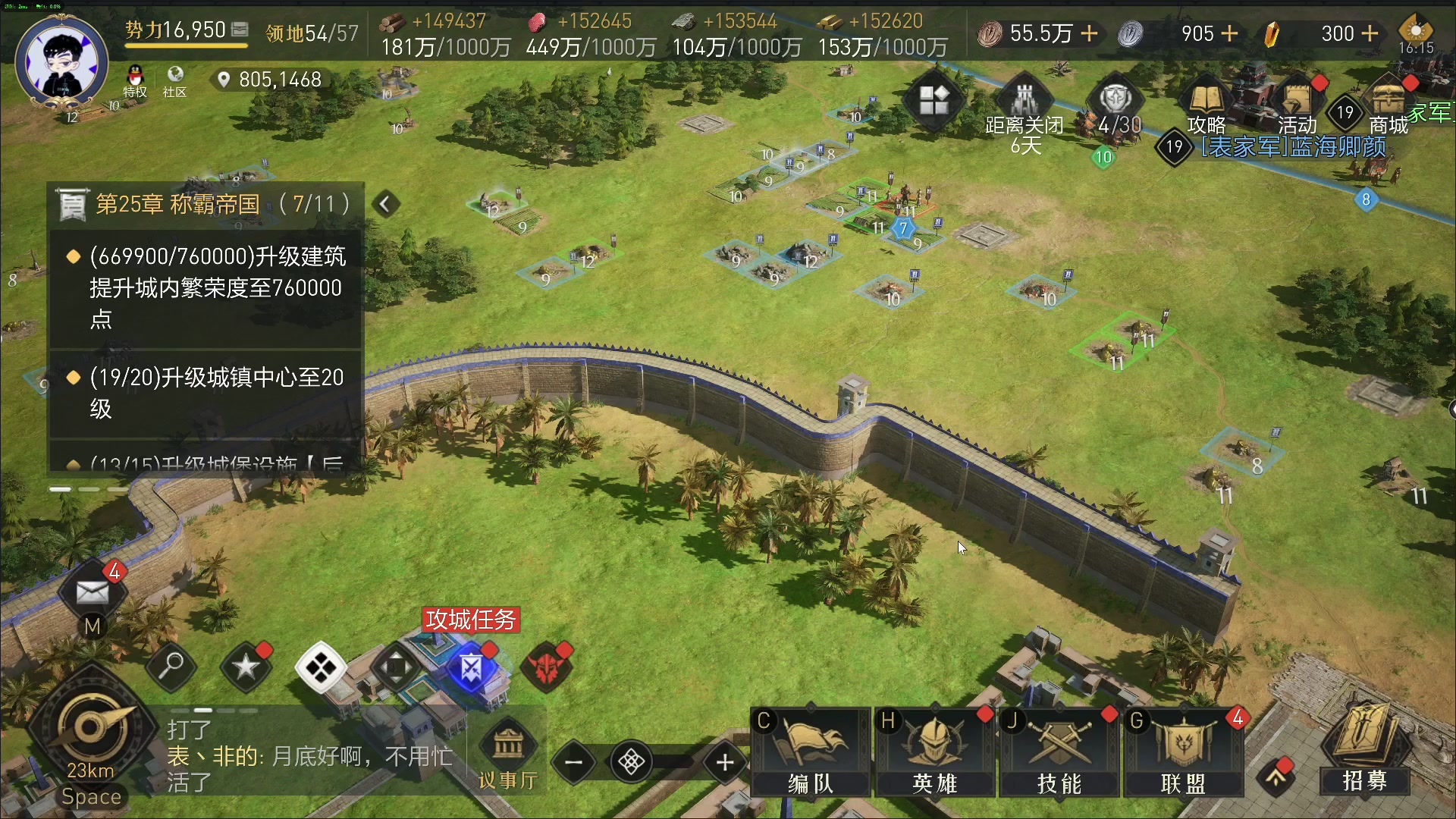Screen dimensions: 1456x819
Task: Add more copper coins with plus button
Action: (x=1089, y=33)
